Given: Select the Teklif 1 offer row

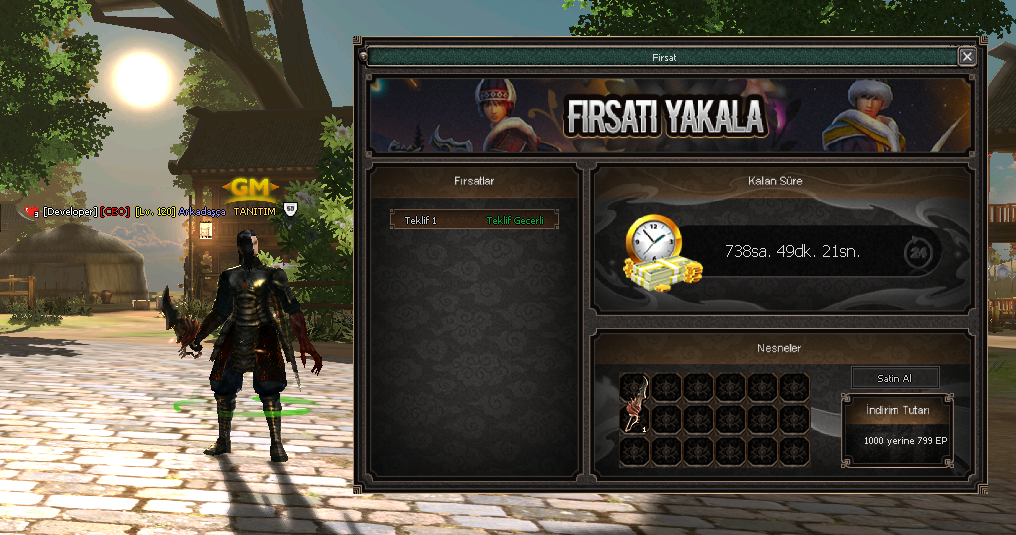Looking at the screenshot, I should (474, 220).
